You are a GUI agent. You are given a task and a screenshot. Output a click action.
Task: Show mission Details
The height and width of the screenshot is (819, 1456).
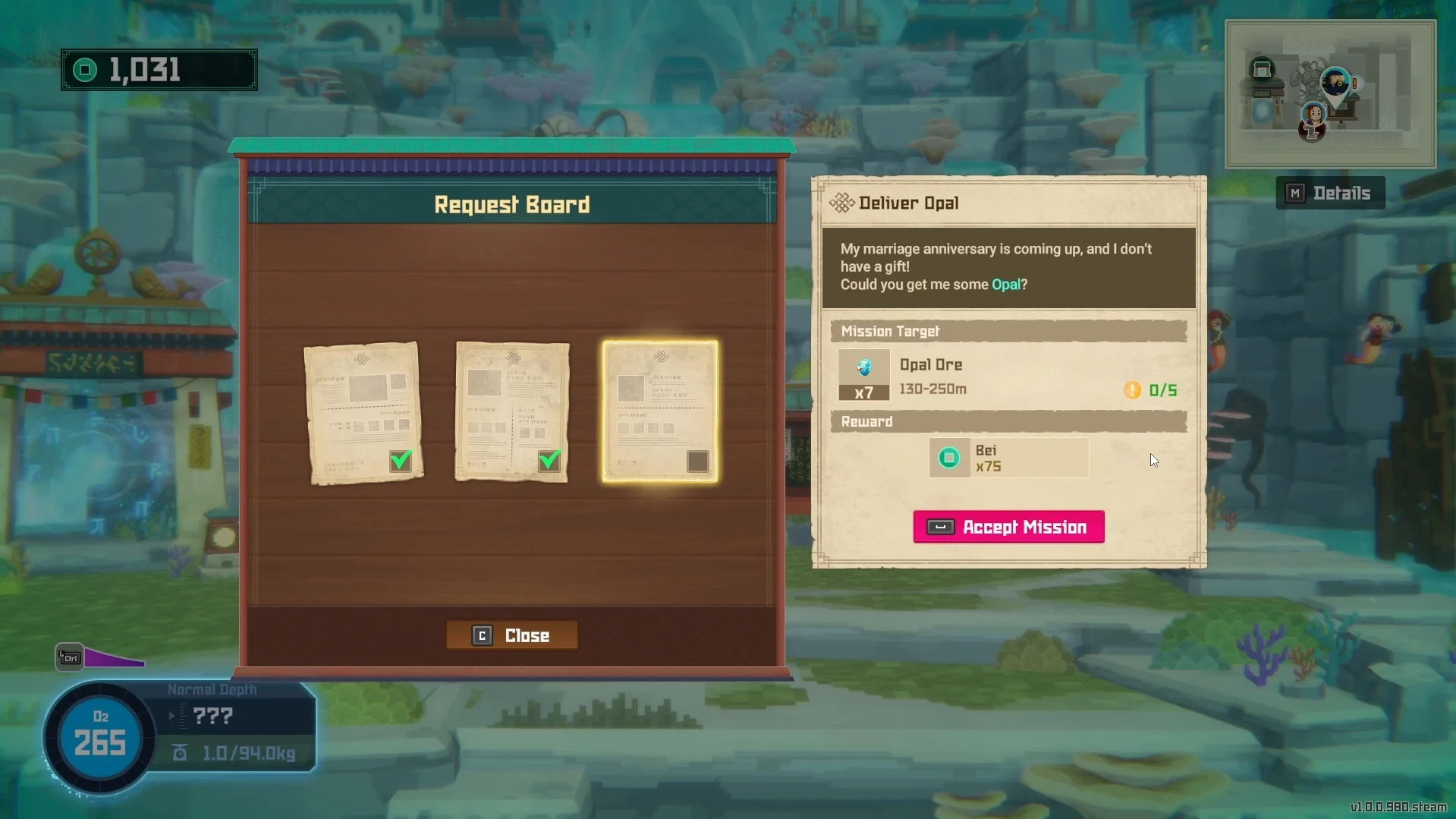click(1330, 193)
